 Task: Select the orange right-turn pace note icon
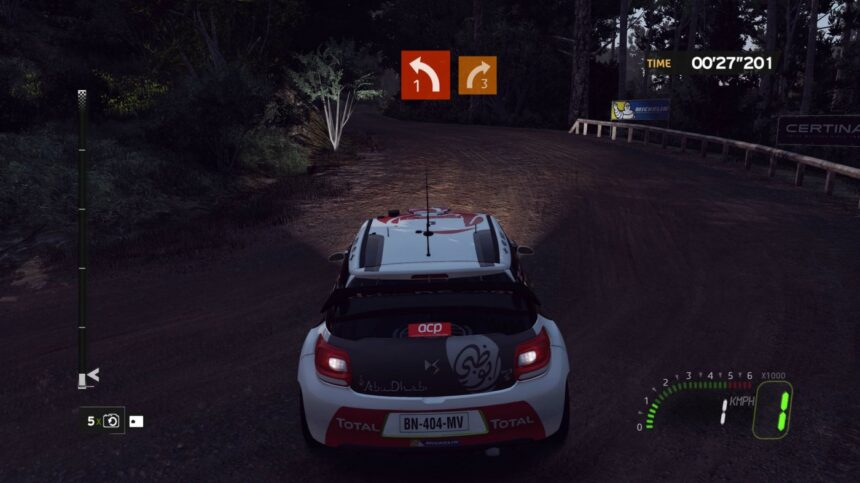tap(477, 75)
